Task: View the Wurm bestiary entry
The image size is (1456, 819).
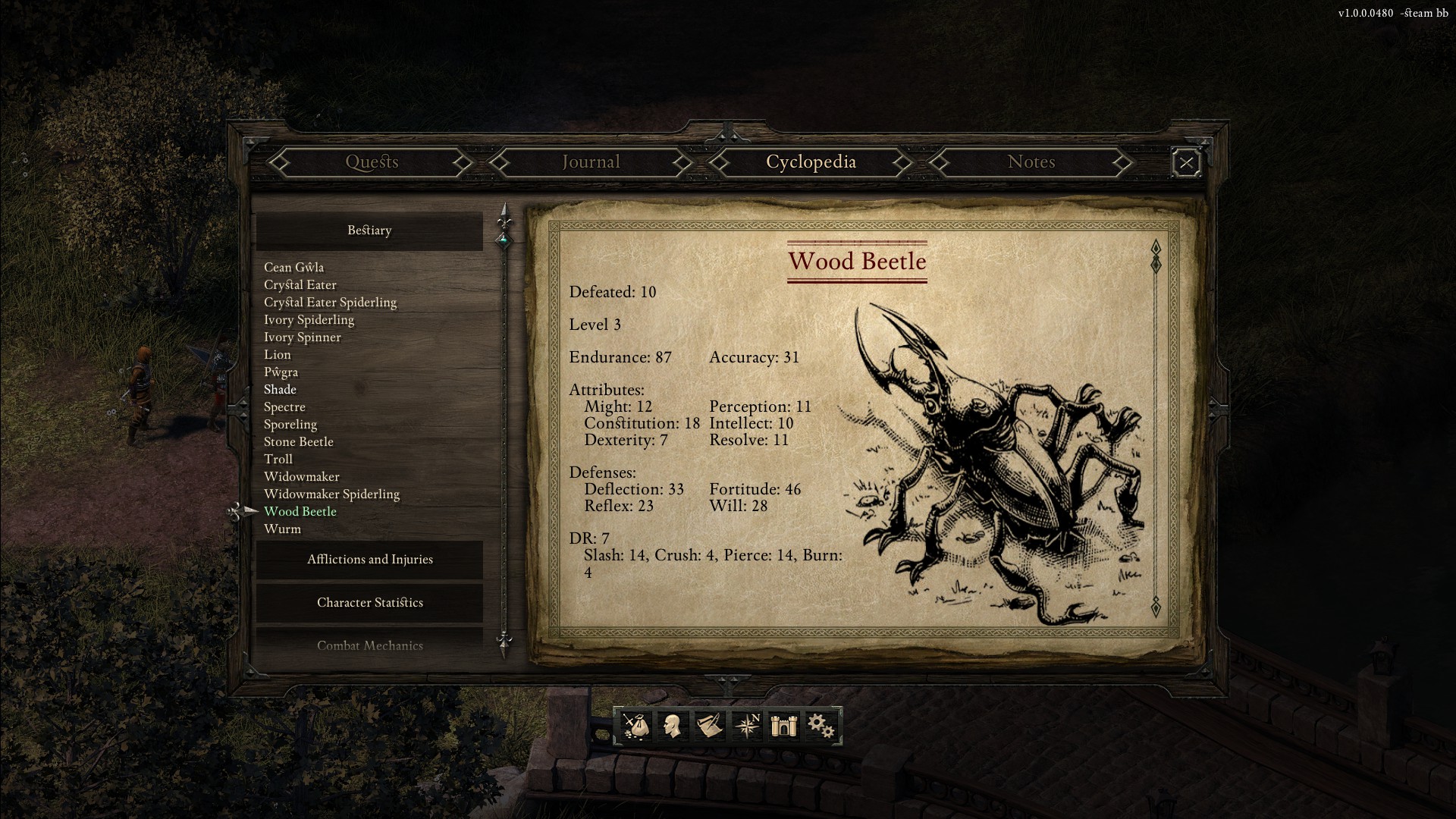Action: pos(282,529)
